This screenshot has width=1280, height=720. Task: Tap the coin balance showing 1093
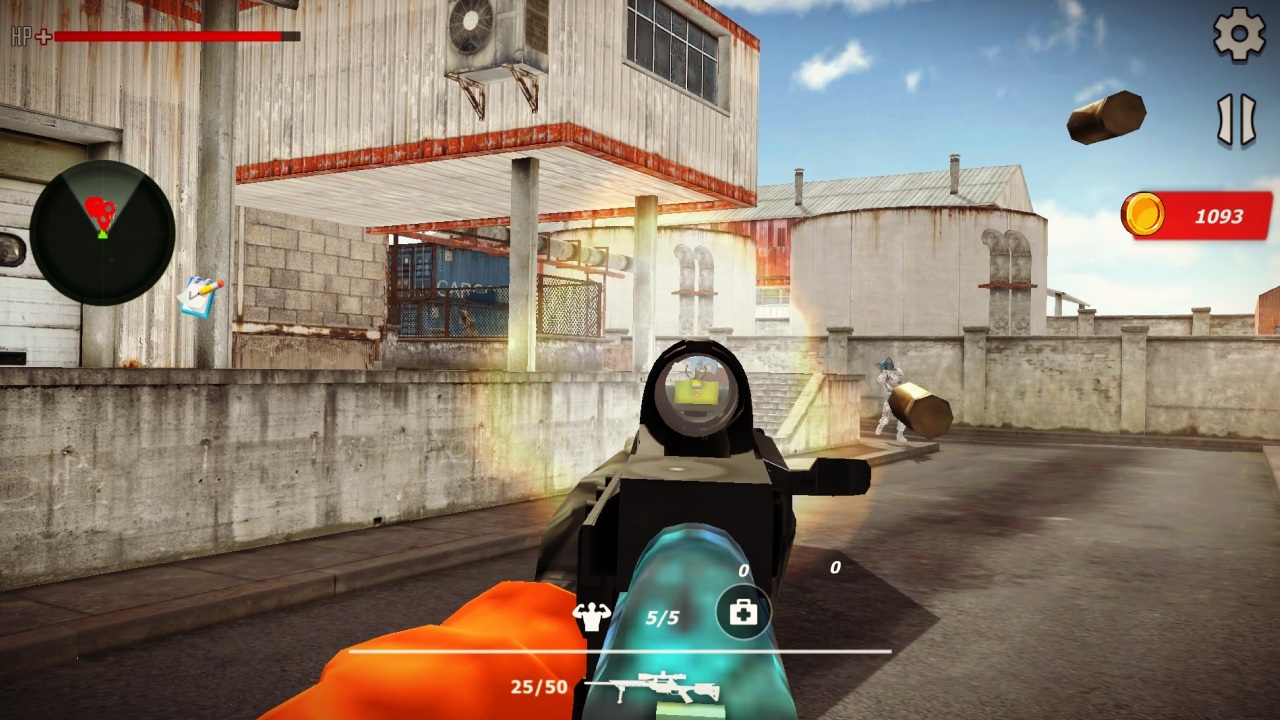pyautogui.click(x=1196, y=215)
